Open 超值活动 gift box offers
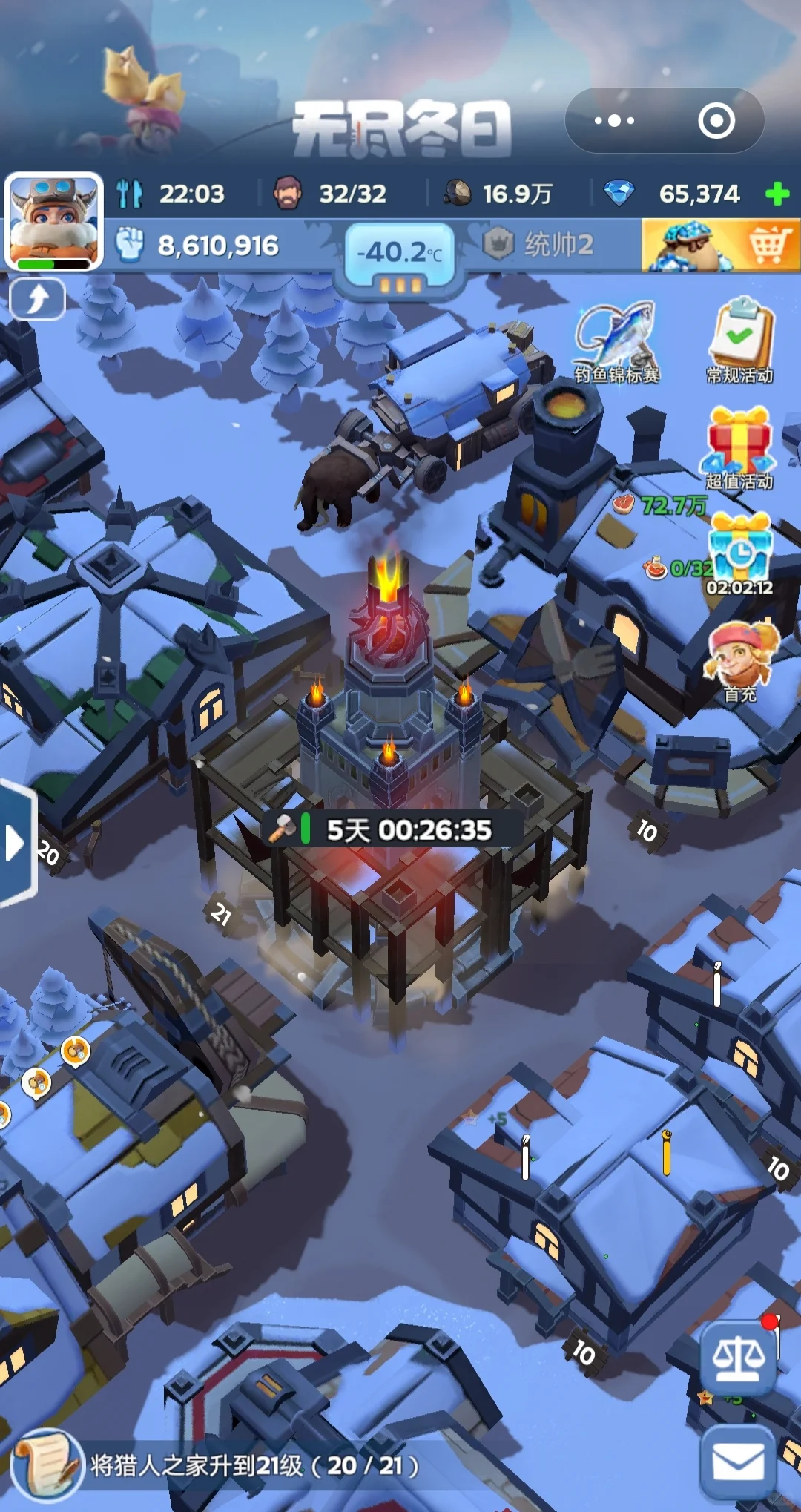 739,448
